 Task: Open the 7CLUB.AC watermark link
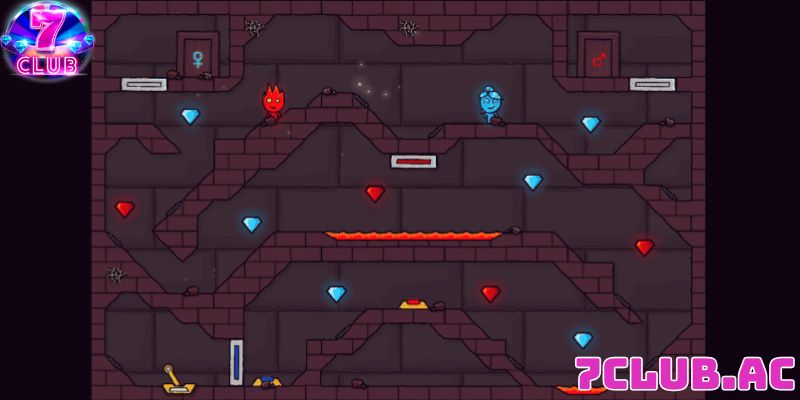[x=684, y=373]
